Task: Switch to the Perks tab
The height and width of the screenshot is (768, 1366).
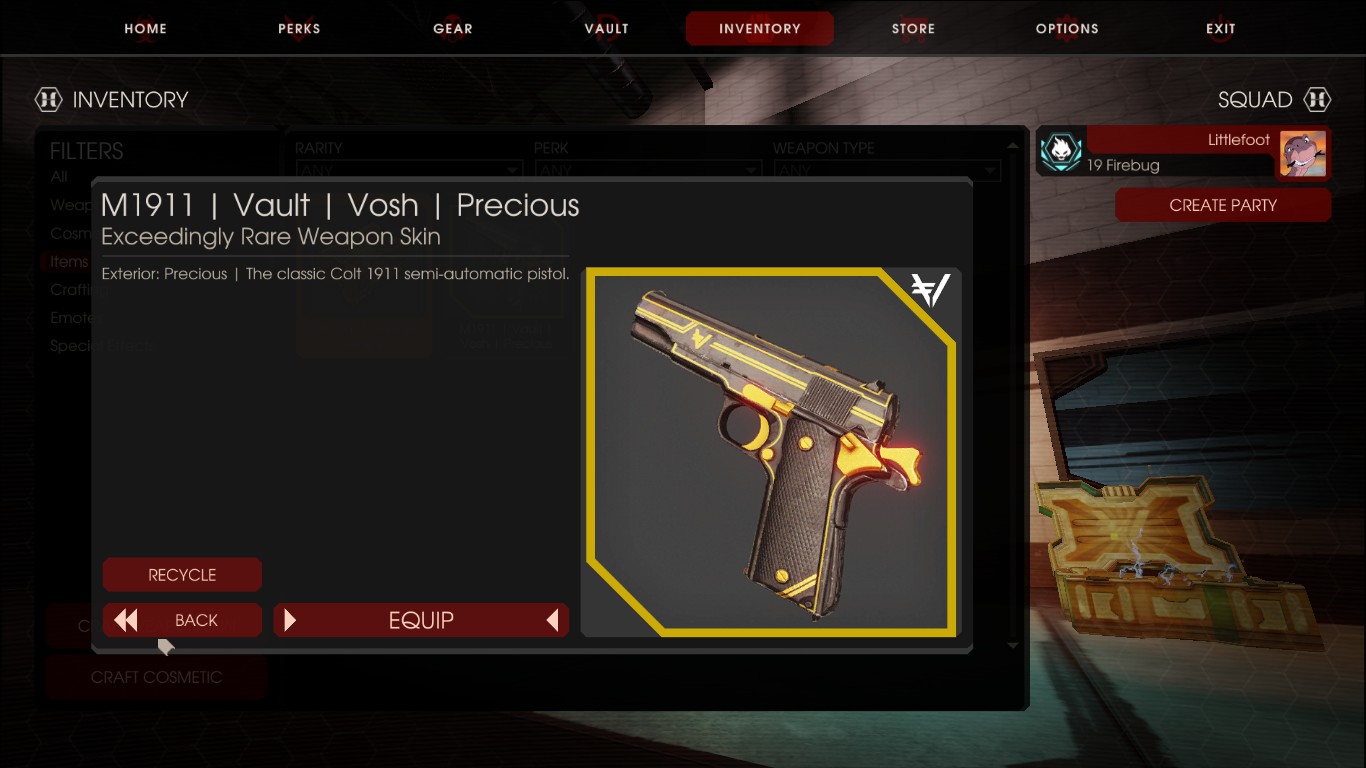Action: pyautogui.click(x=299, y=28)
